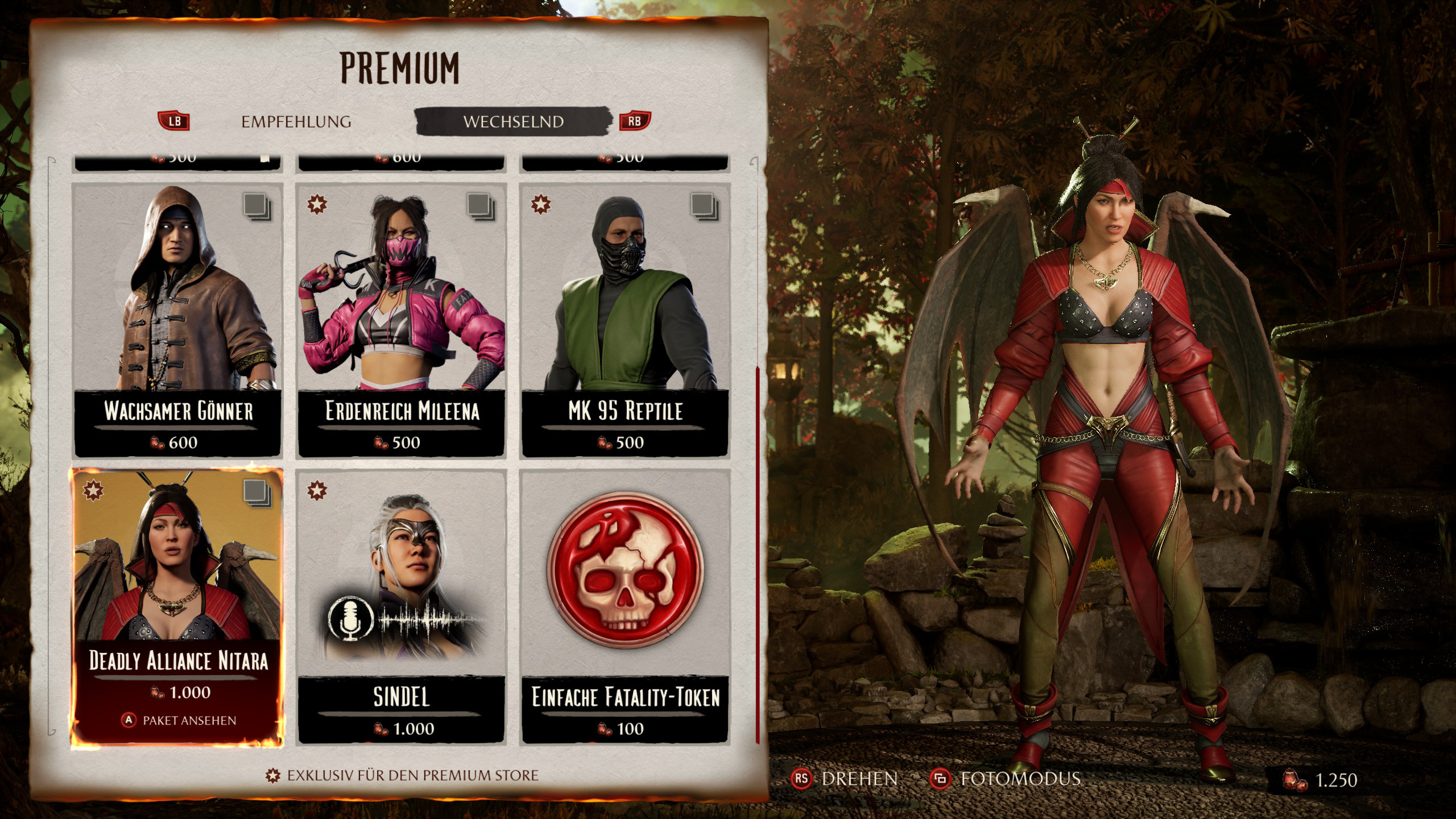1456x819 pixels.
Task: Choose the Wachsamer Gönner skin card
Action: (178, 320)
